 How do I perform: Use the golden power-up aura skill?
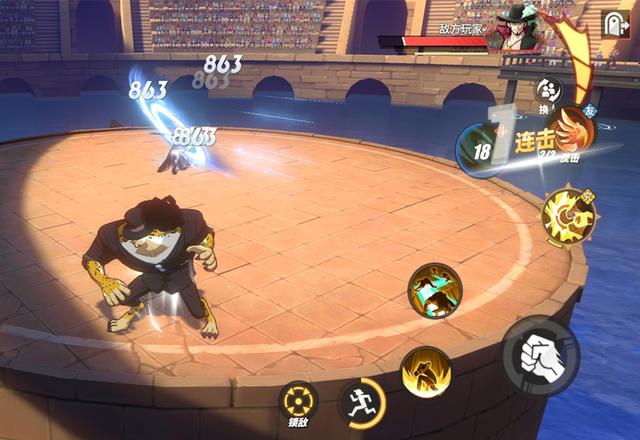(x=426, y=372)
